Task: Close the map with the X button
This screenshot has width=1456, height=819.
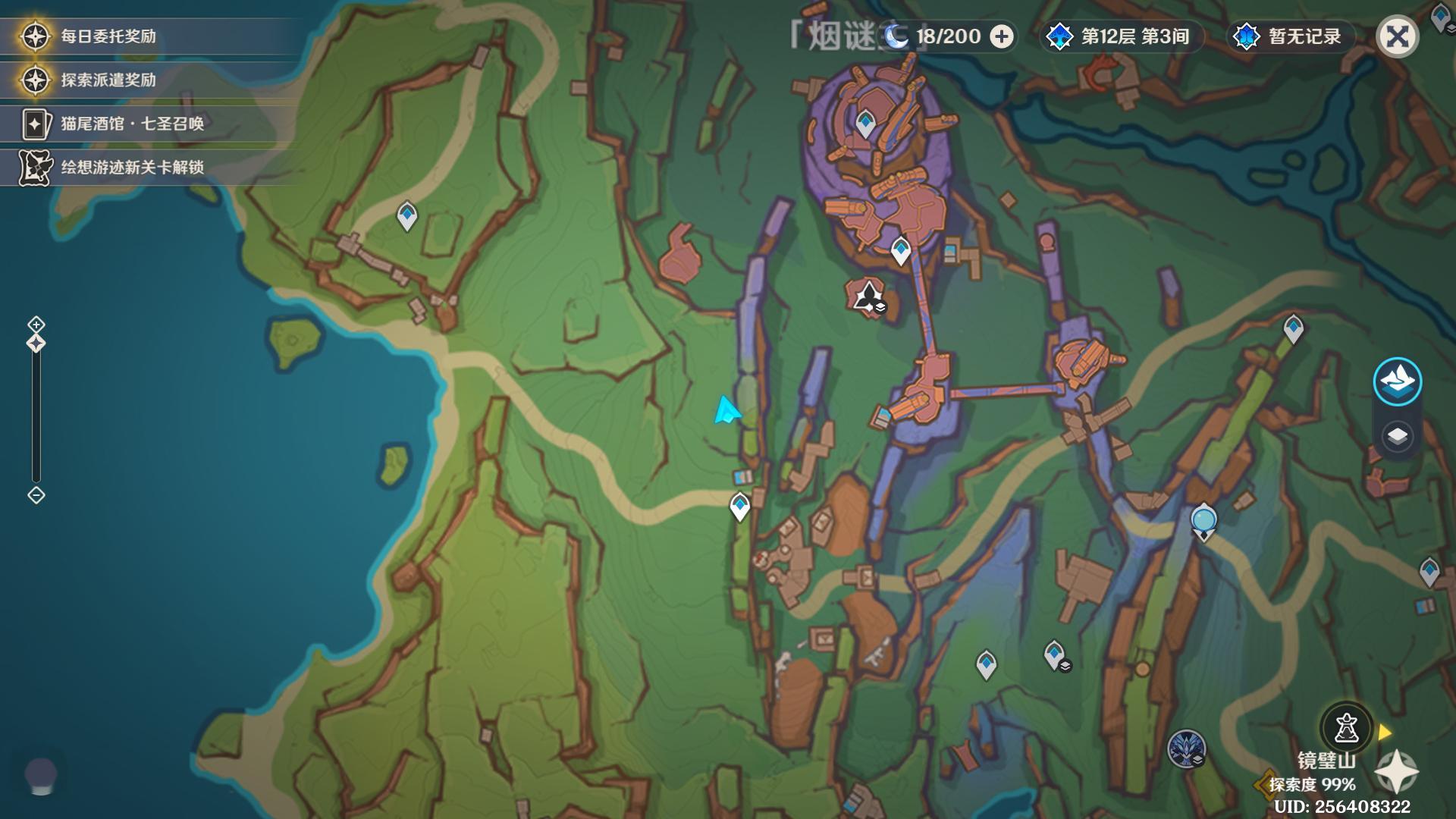Action: click(1397, 36)
